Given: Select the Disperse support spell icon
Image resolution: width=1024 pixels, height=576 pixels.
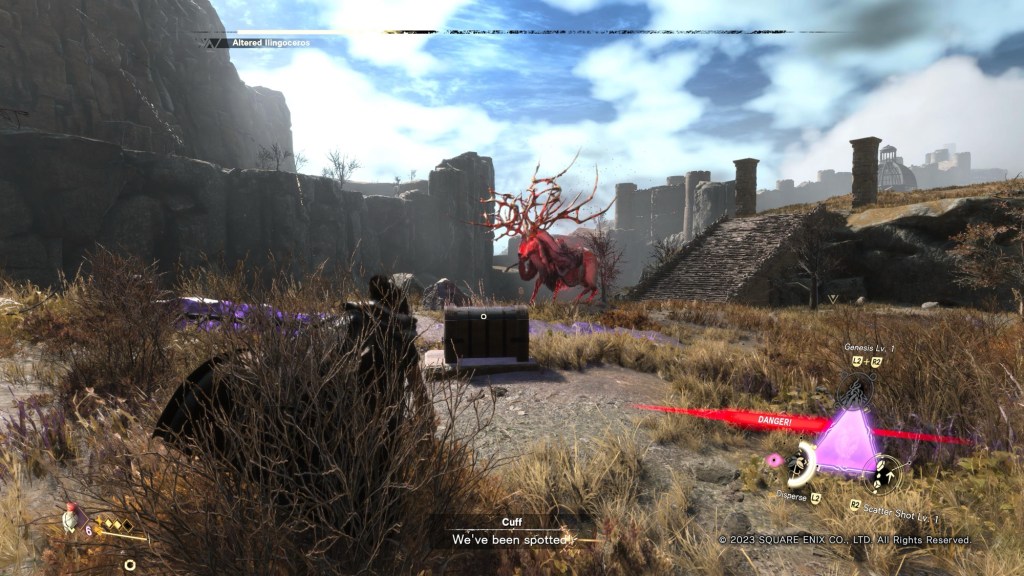Looking at the screenshot, I should coord(799,462).
